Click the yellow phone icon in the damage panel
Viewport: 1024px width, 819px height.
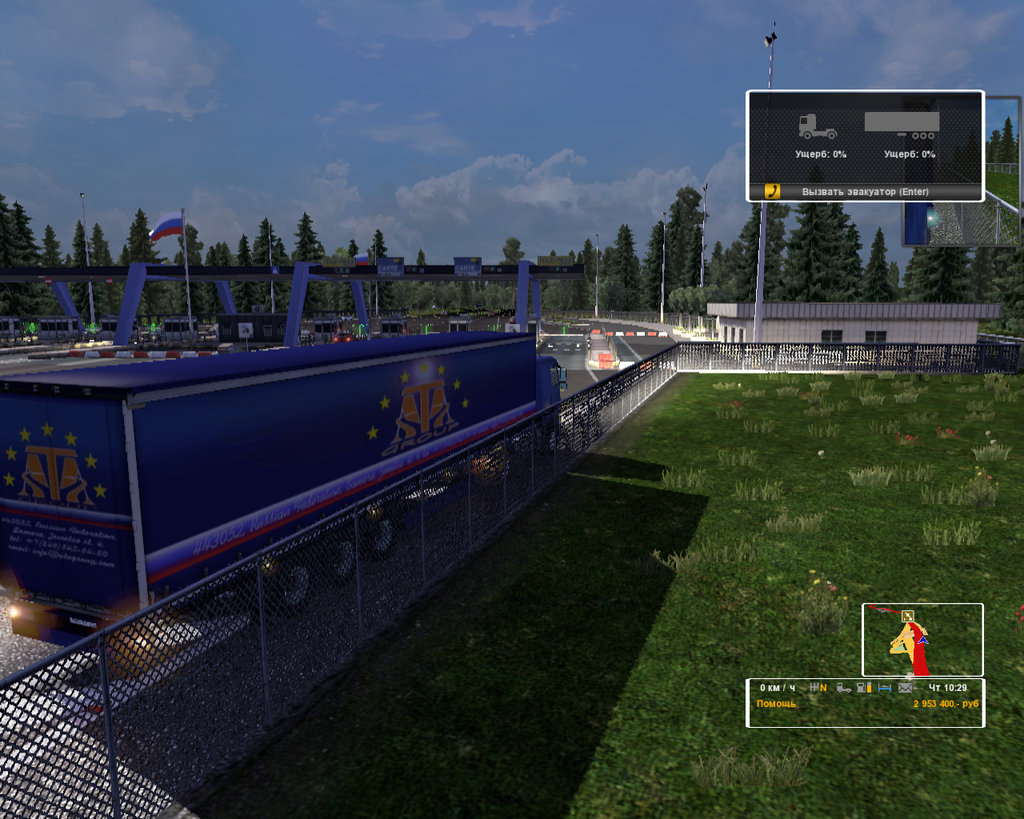coord(772,190)
